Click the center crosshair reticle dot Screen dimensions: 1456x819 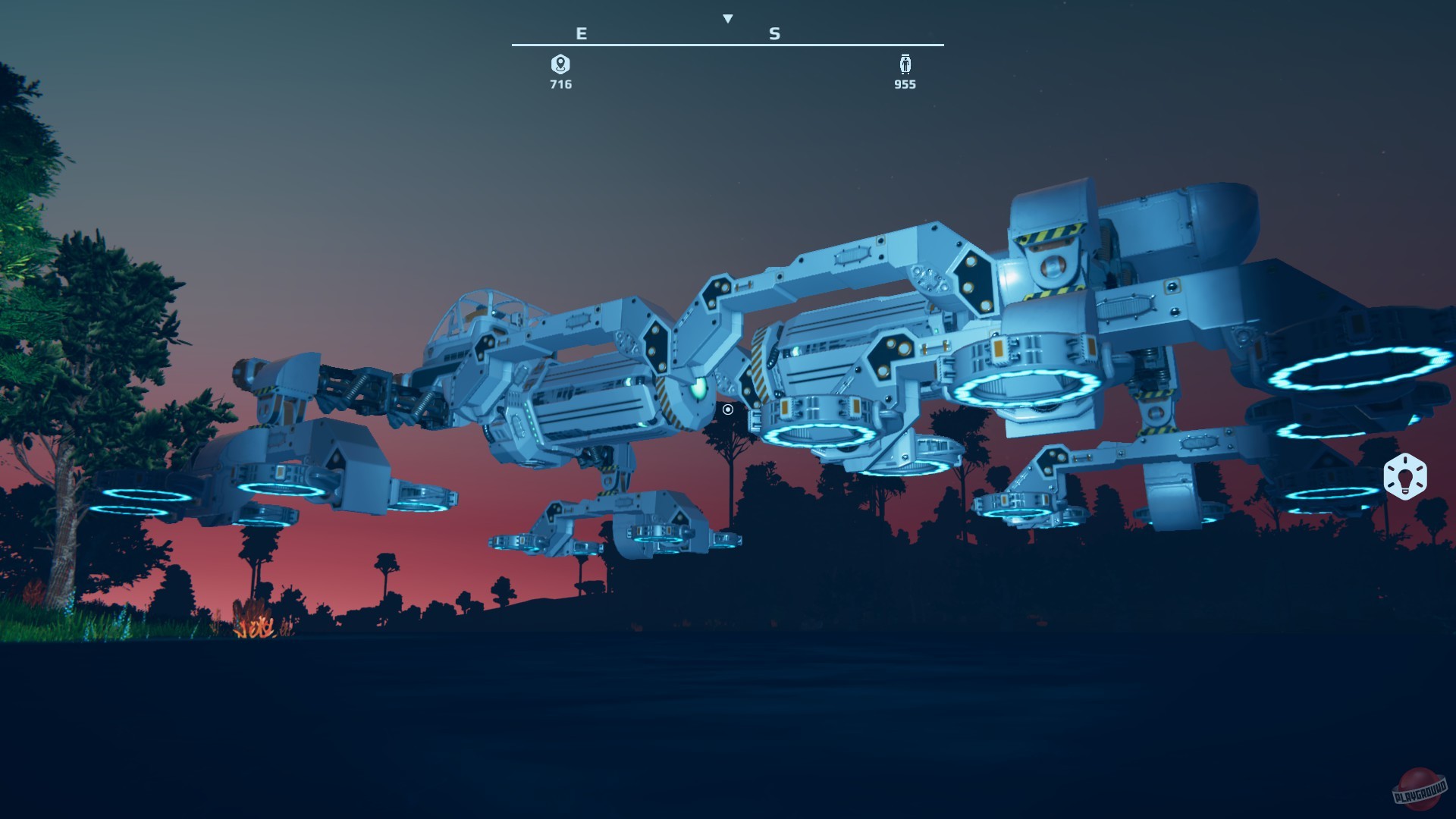click(x=727, y=409)
